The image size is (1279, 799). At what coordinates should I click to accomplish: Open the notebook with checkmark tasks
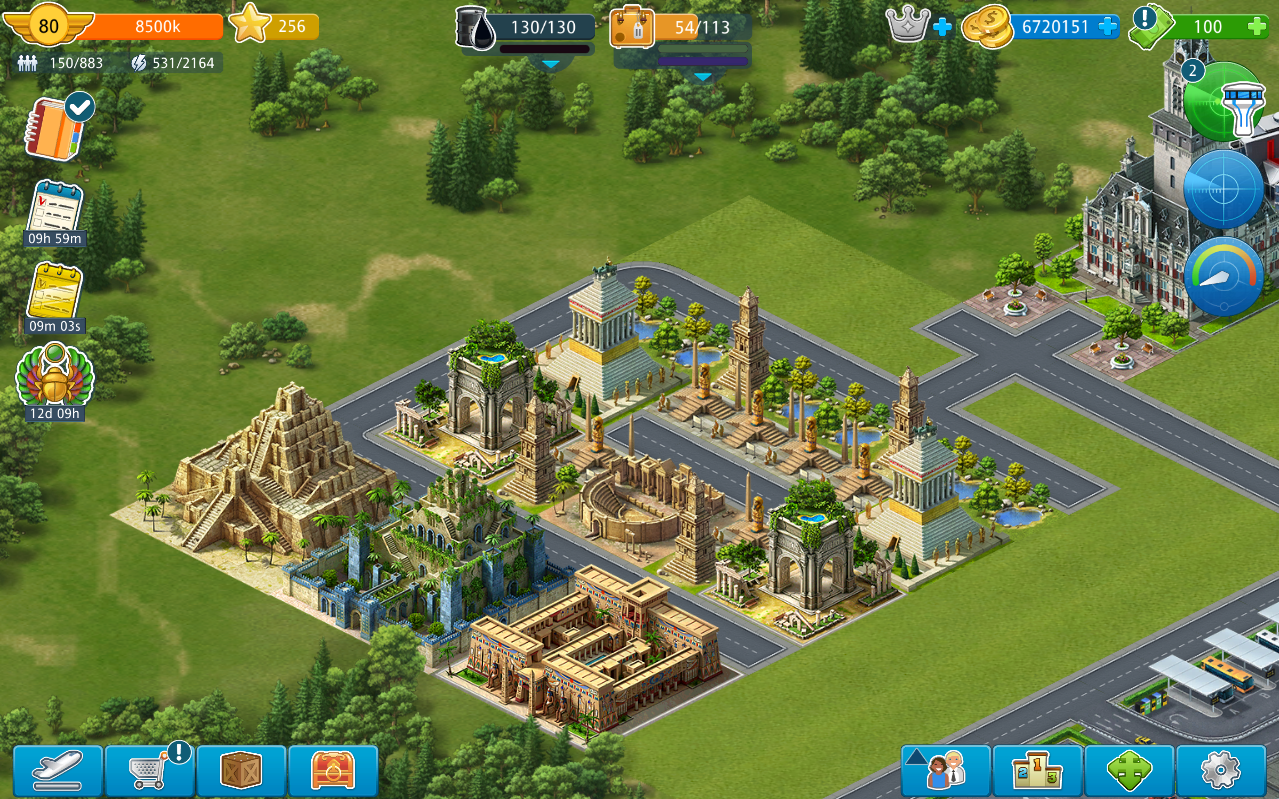(57, 127)
